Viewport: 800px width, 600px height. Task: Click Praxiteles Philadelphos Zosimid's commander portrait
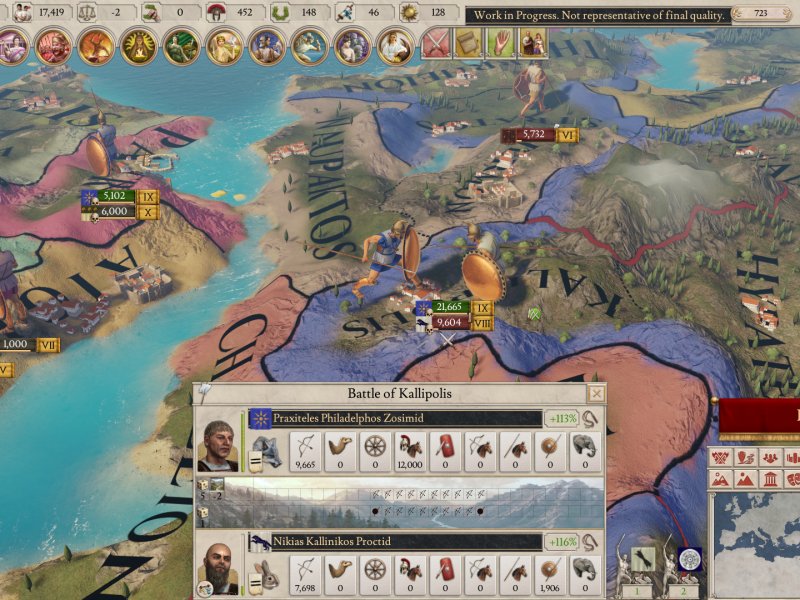pyautogui.click(x=218, y=446)
